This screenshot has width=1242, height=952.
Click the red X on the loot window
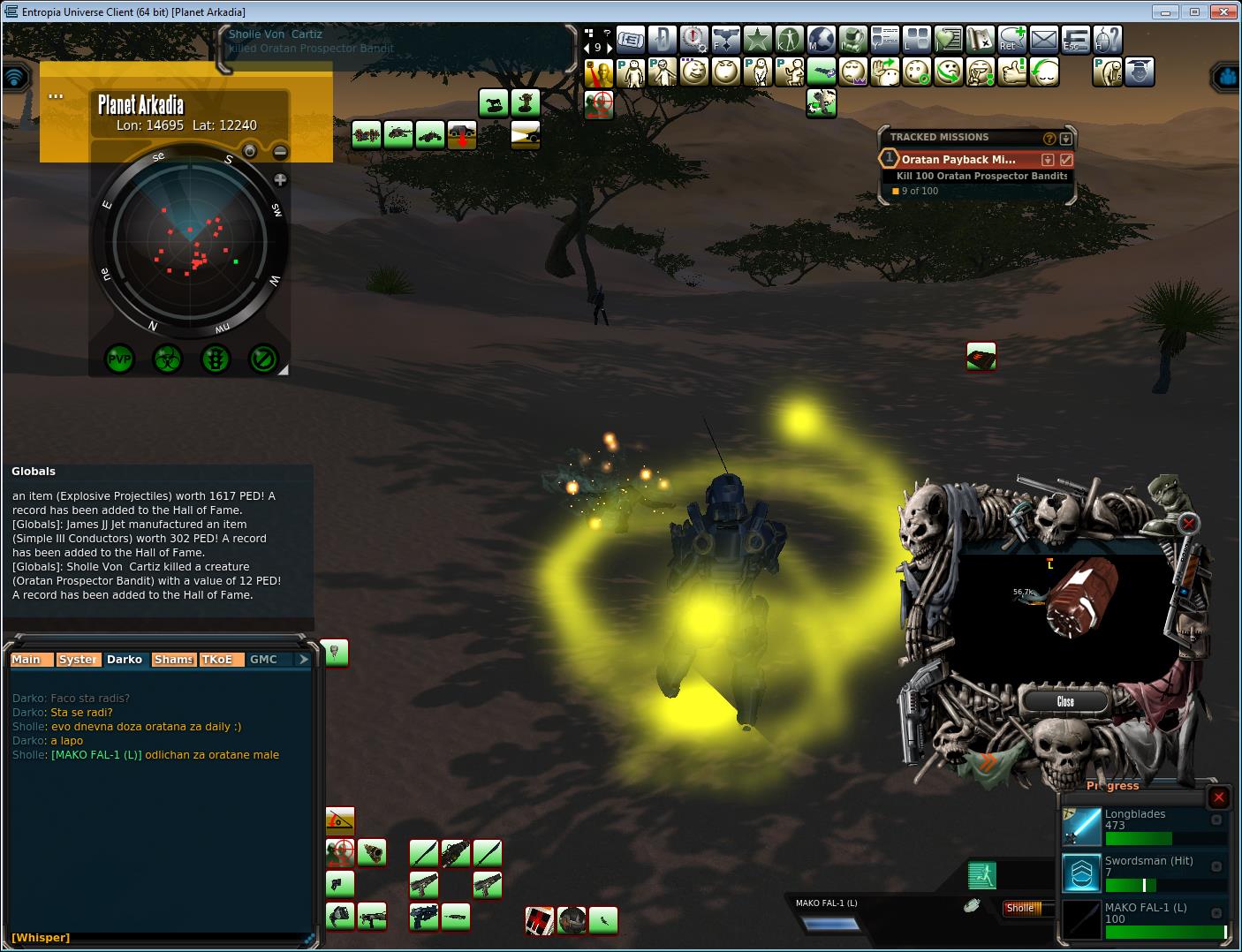click(1189, 524)
